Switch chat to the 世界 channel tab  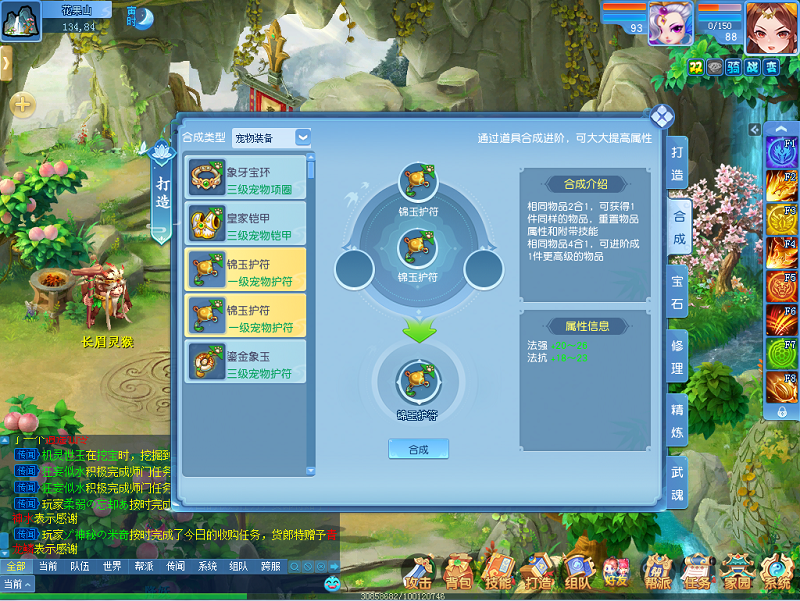(112, 566)
